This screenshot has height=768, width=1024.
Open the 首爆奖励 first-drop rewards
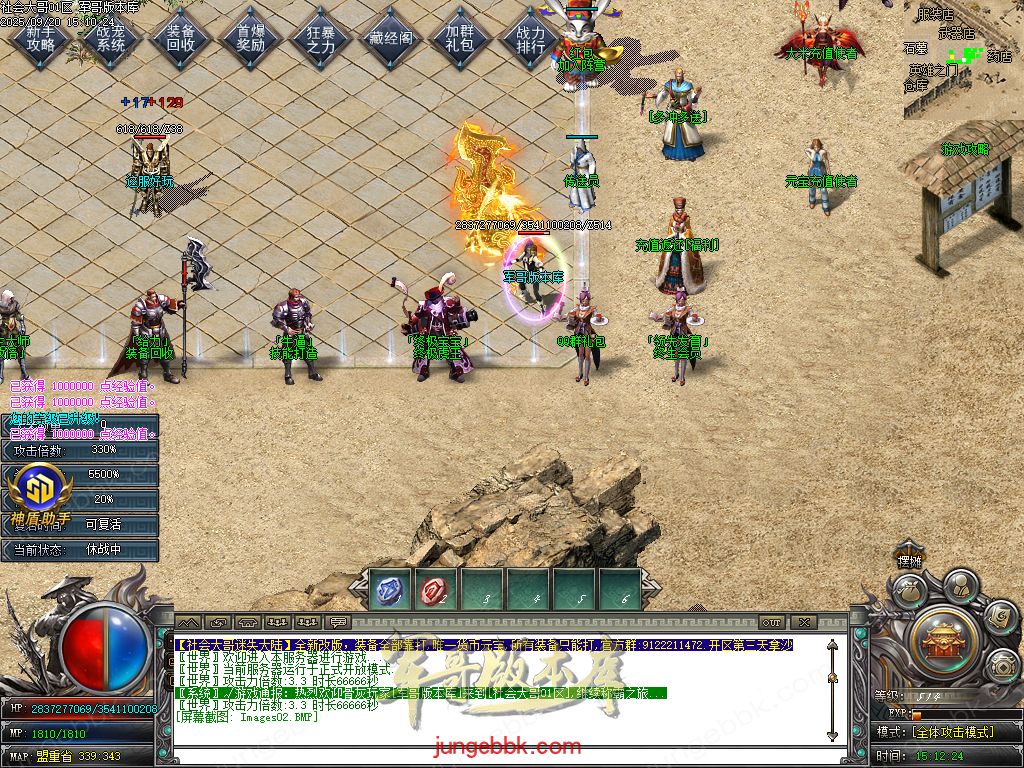251,38
